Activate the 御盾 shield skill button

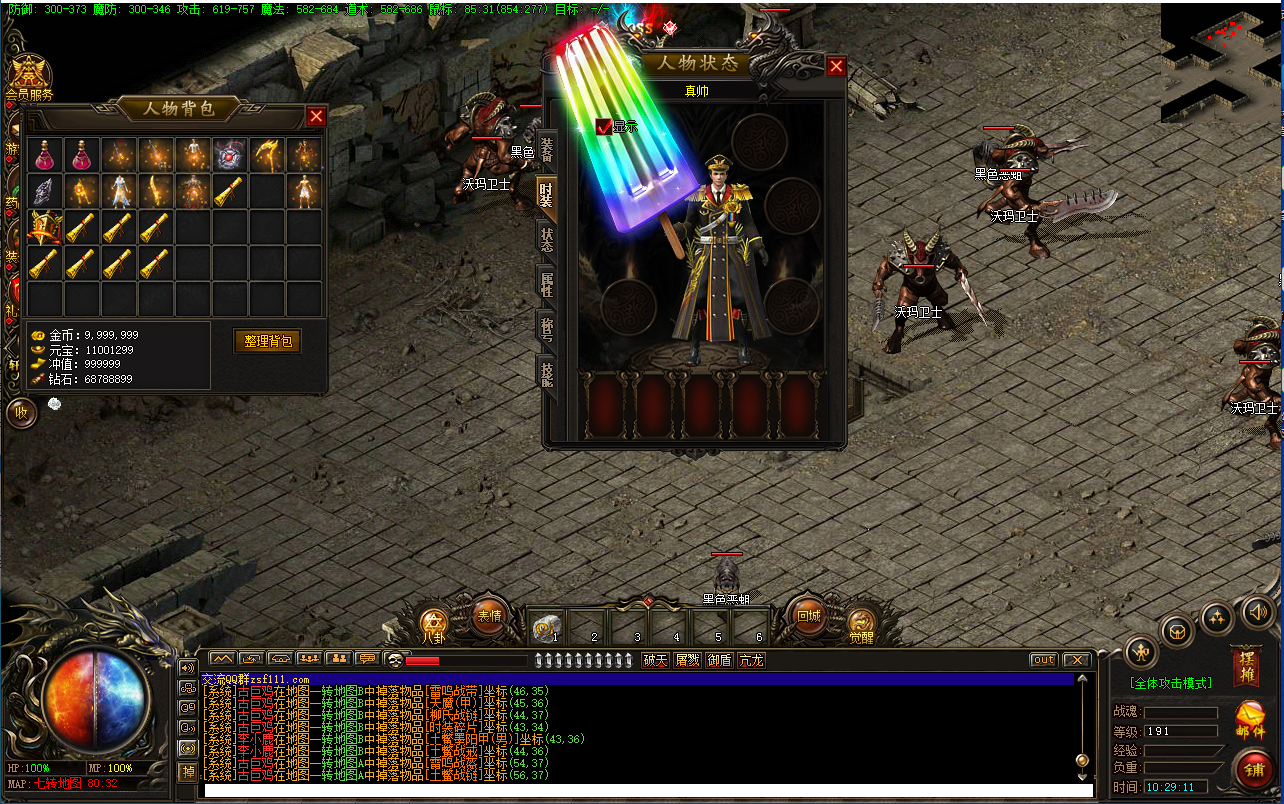click(719, 660)
